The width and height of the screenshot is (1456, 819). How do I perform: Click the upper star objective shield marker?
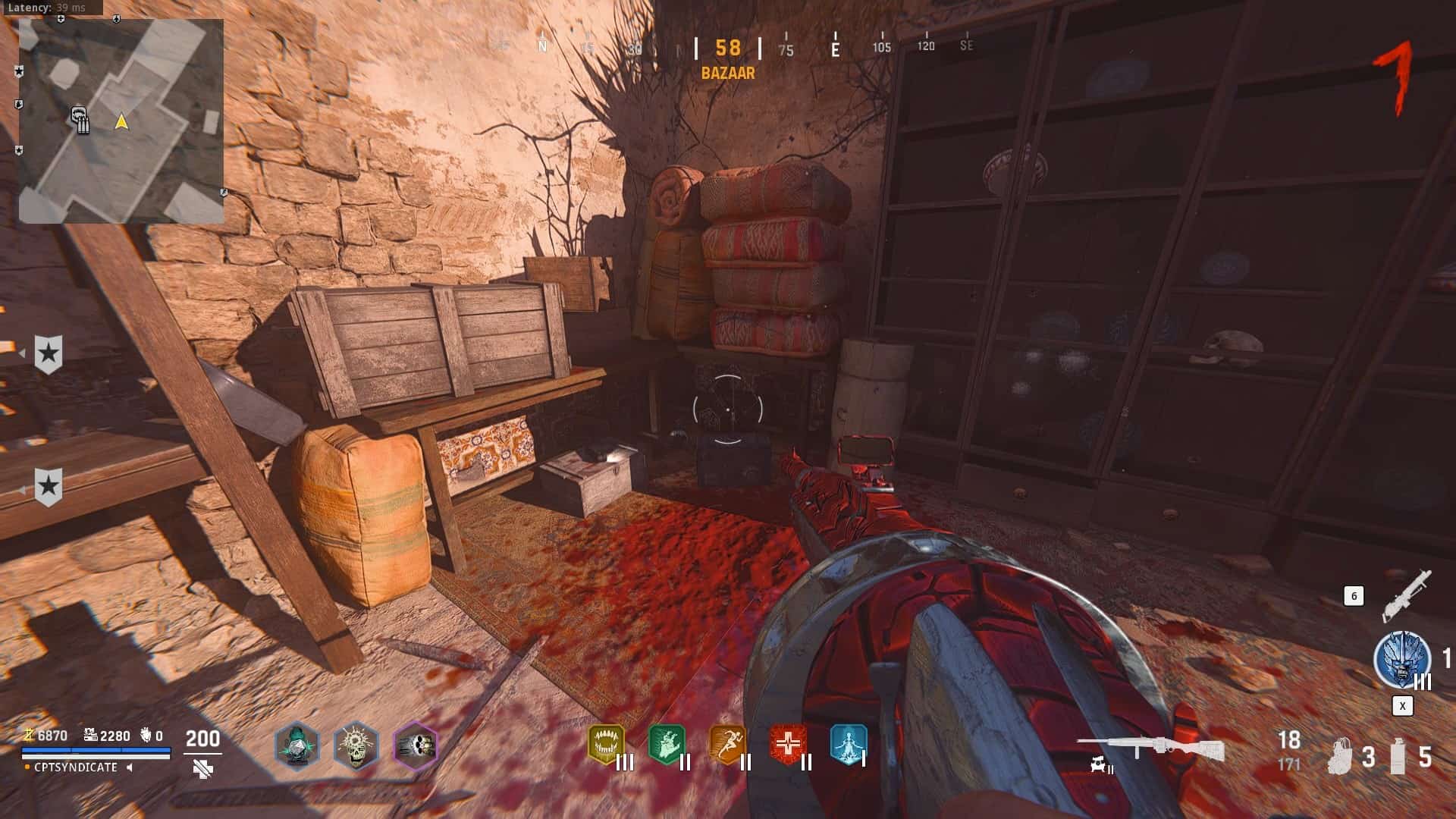pos(49,353)
